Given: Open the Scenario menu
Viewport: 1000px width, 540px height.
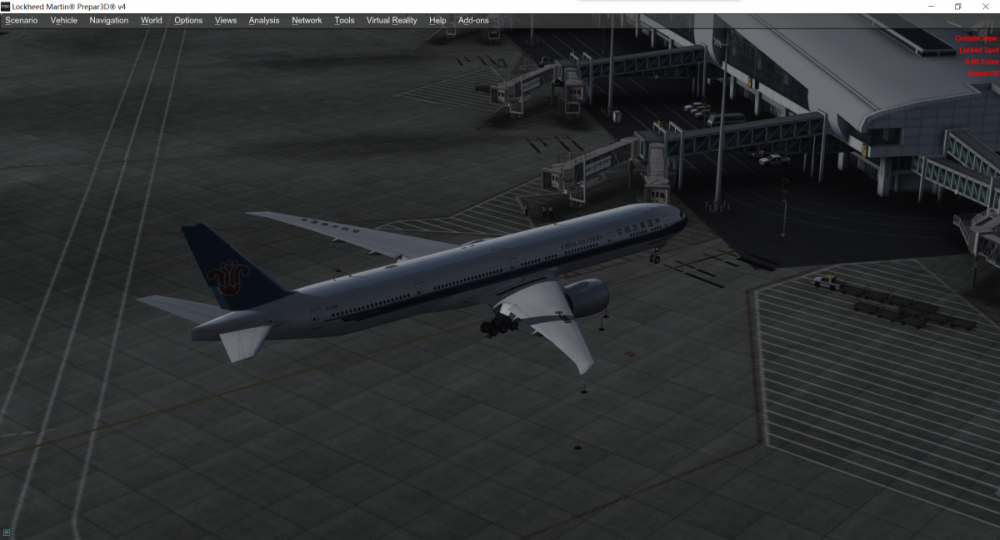Looking at the screenshot, I should click(21, 20).
